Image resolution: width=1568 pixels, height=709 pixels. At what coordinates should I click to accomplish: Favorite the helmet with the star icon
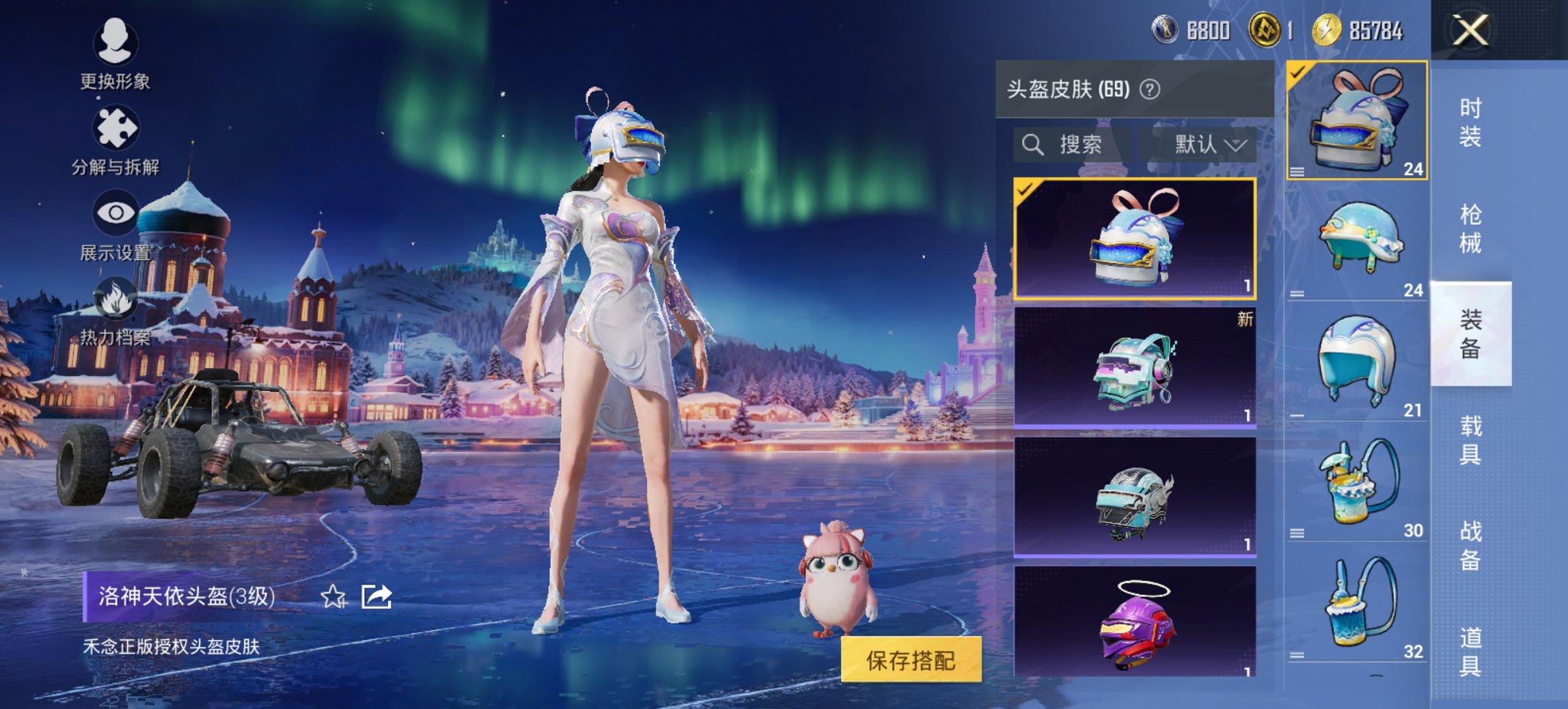click(333, 597)
